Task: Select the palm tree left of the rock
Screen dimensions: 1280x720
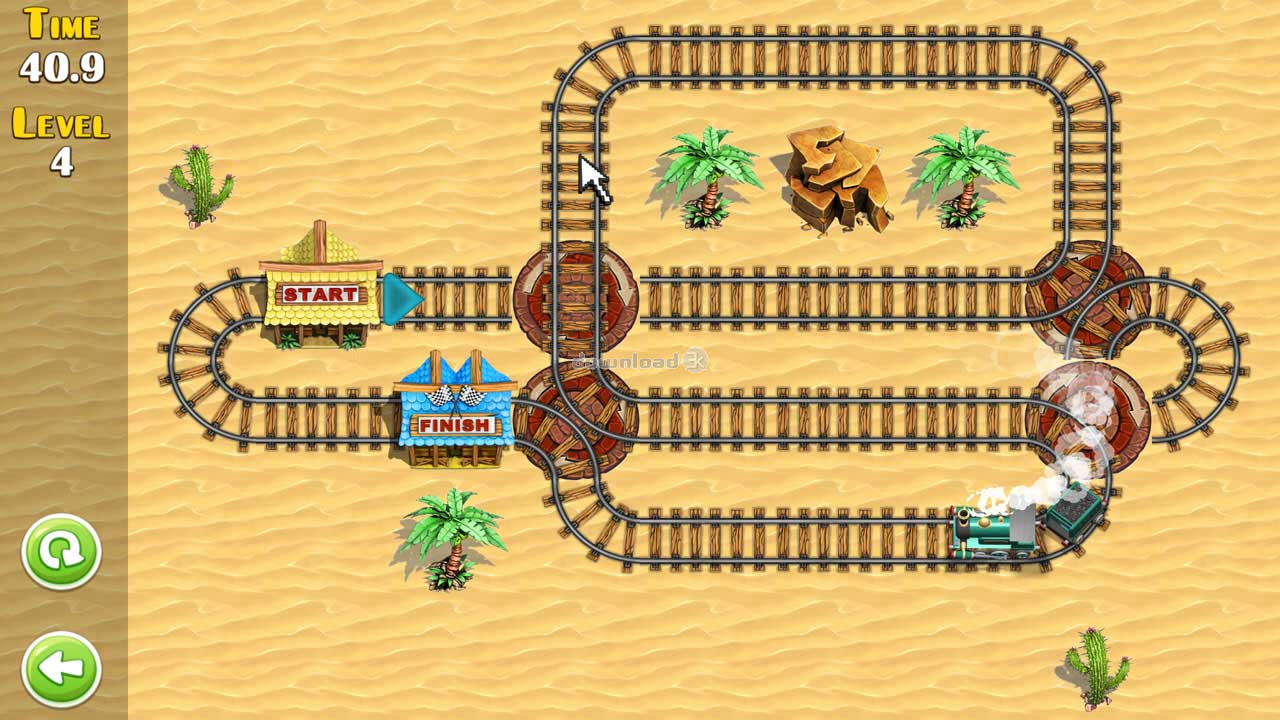Action: [x=705, y=180]
